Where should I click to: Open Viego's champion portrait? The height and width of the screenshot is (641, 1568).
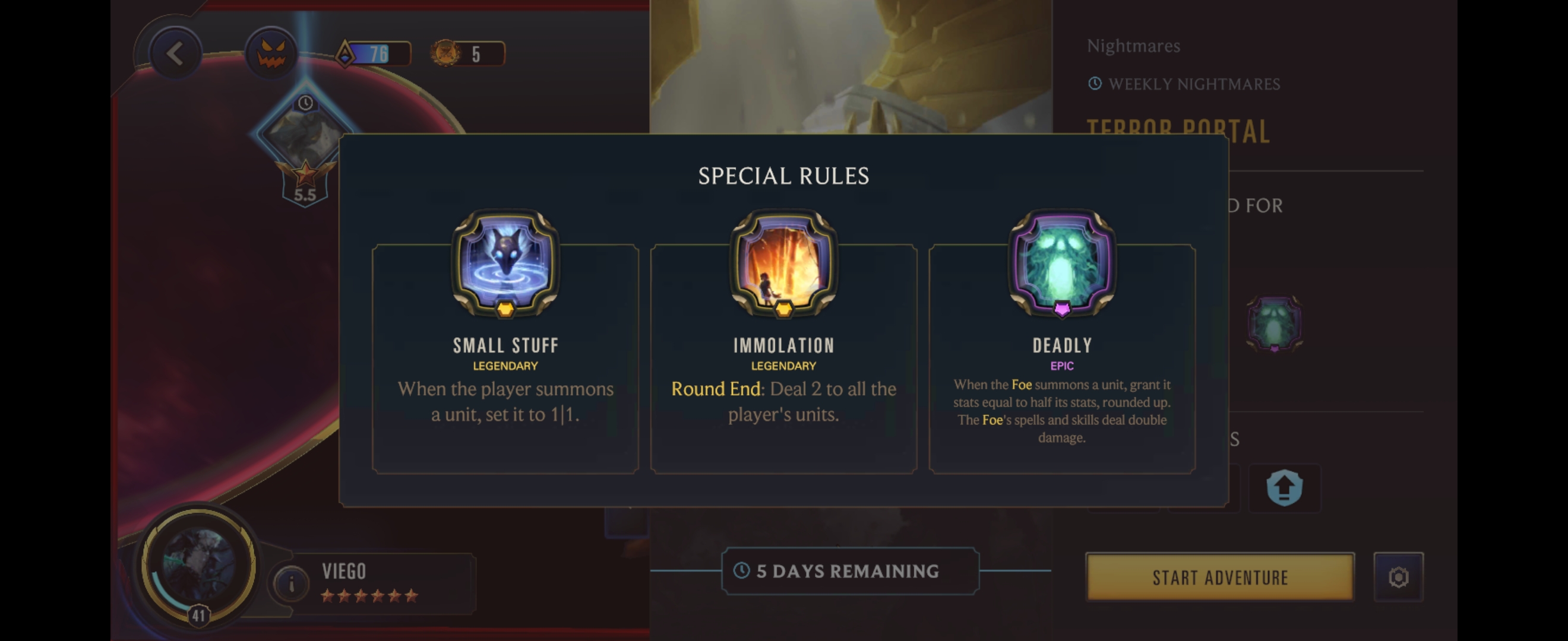[198, 566]
